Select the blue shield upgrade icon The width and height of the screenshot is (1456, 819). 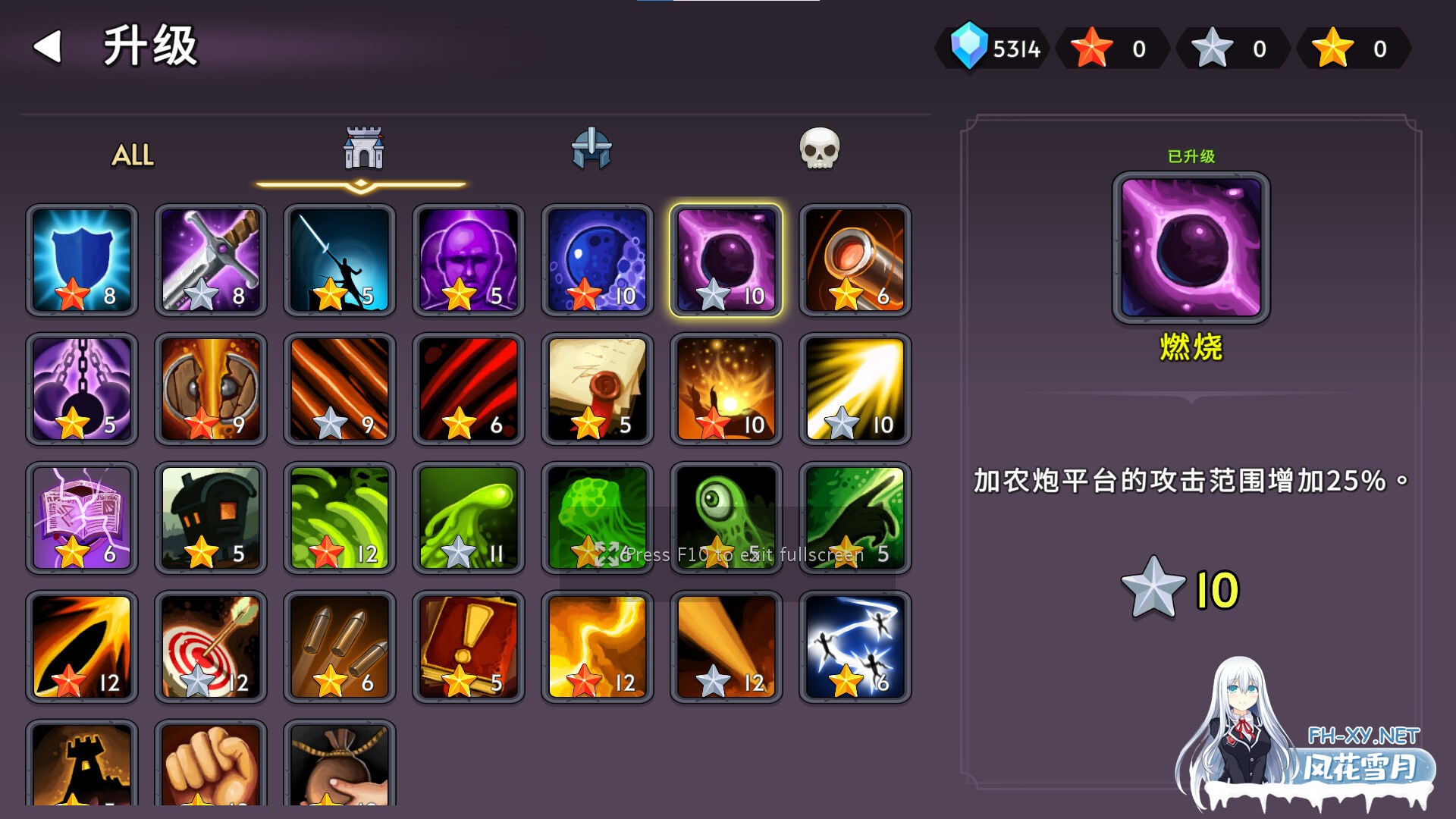81,260
